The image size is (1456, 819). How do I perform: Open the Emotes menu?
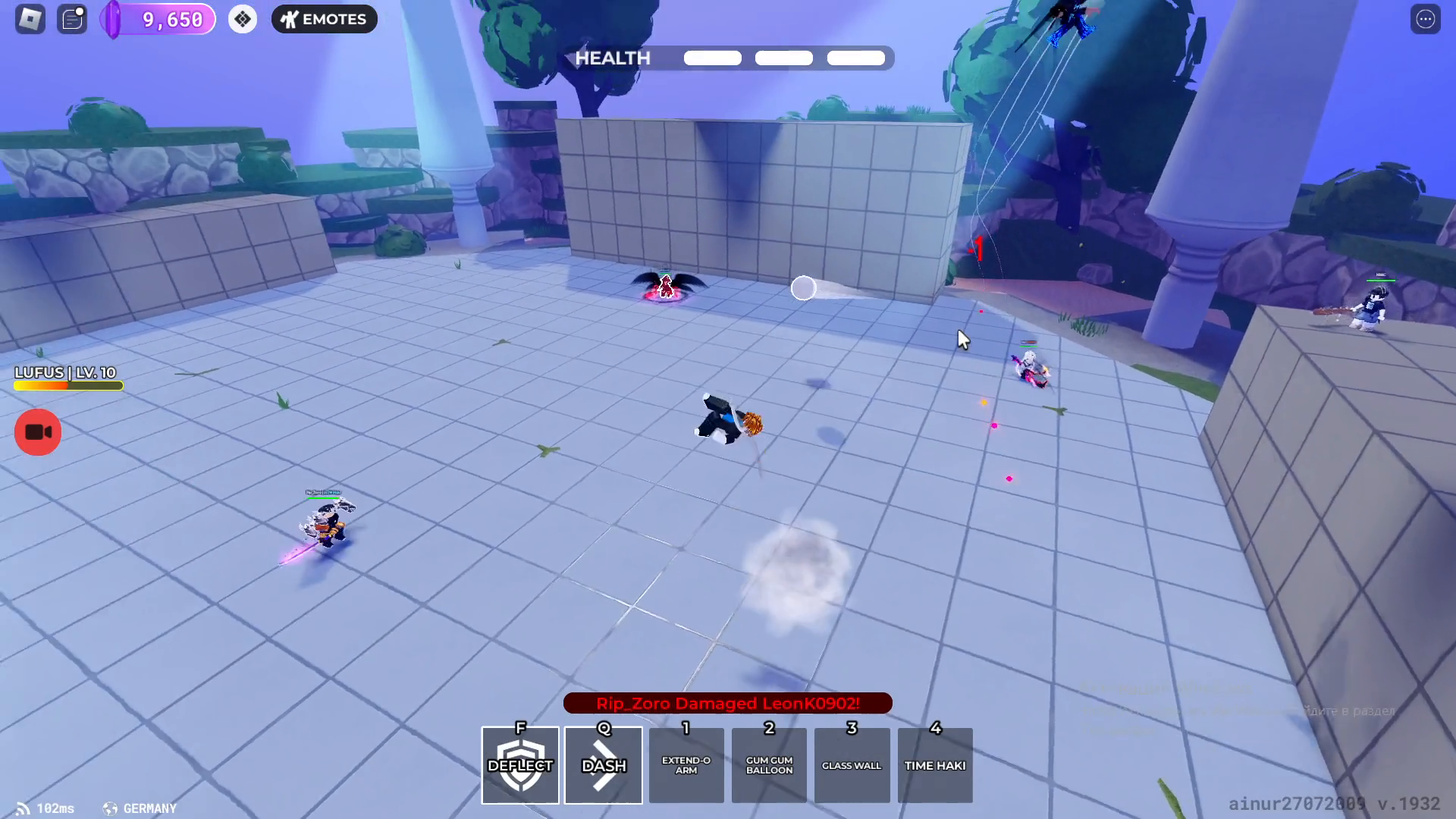[324, 19]
